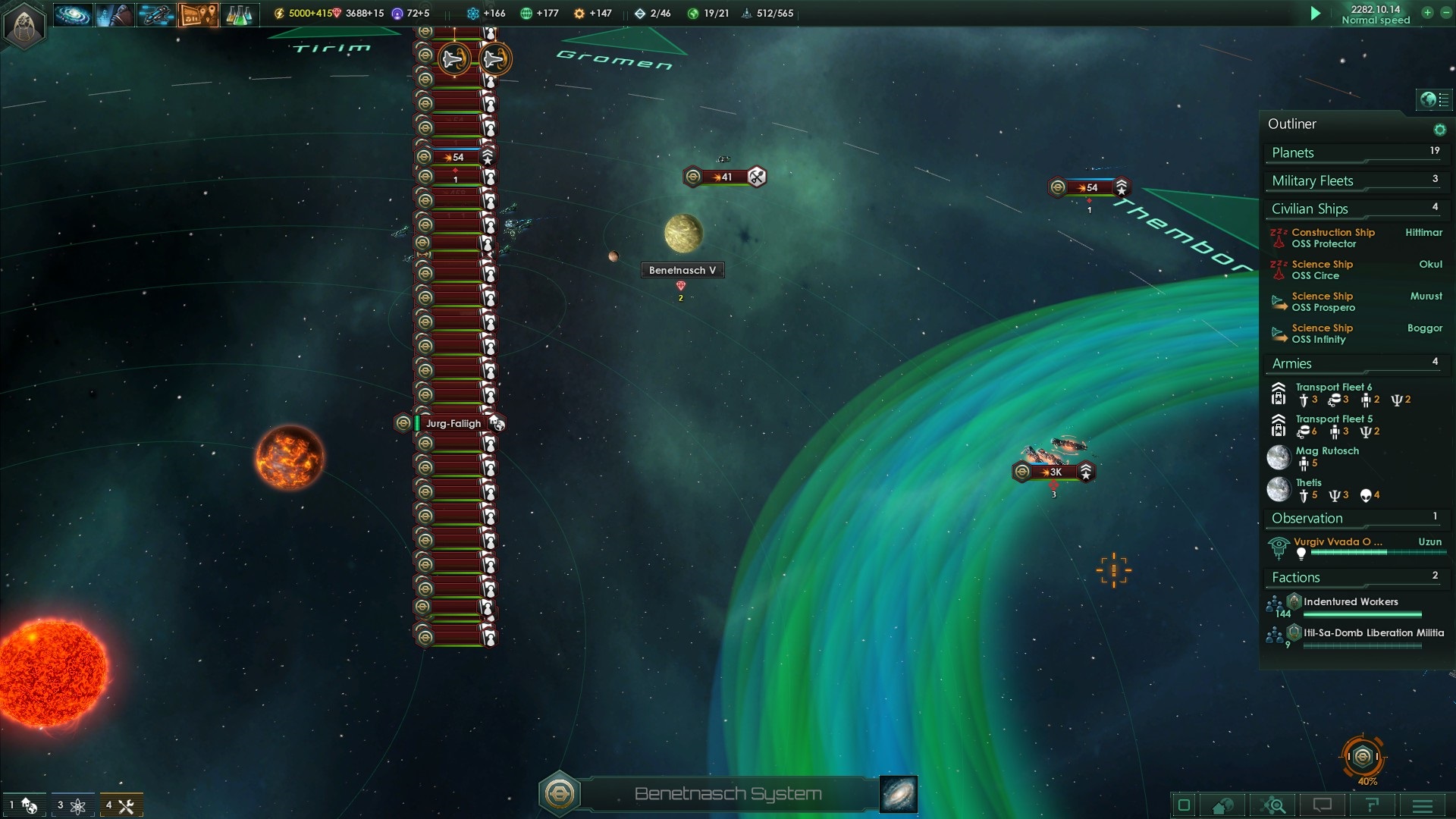1456x819 pixels.
Task: Go to home planet button
Action: 1222,805
